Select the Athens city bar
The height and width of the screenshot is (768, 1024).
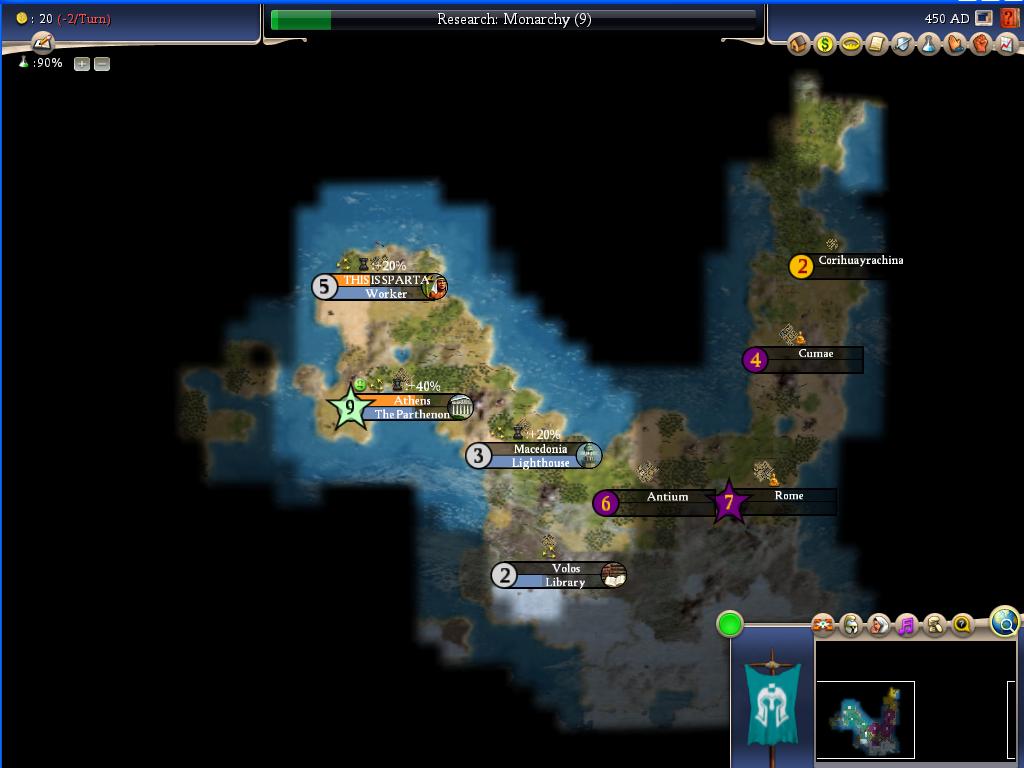point(411,401)
